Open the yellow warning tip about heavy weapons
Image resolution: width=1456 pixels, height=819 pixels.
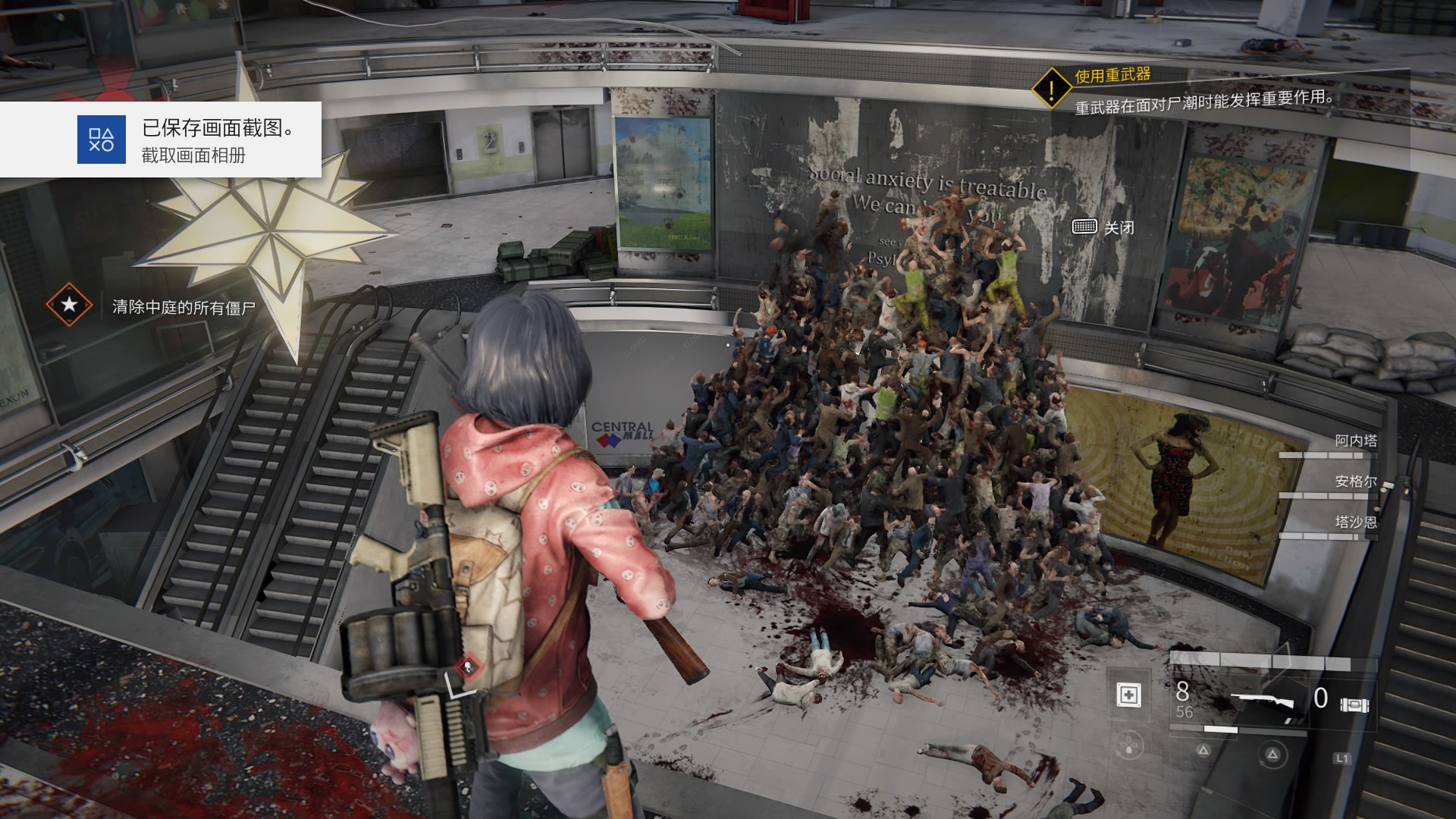(1051, 89)
